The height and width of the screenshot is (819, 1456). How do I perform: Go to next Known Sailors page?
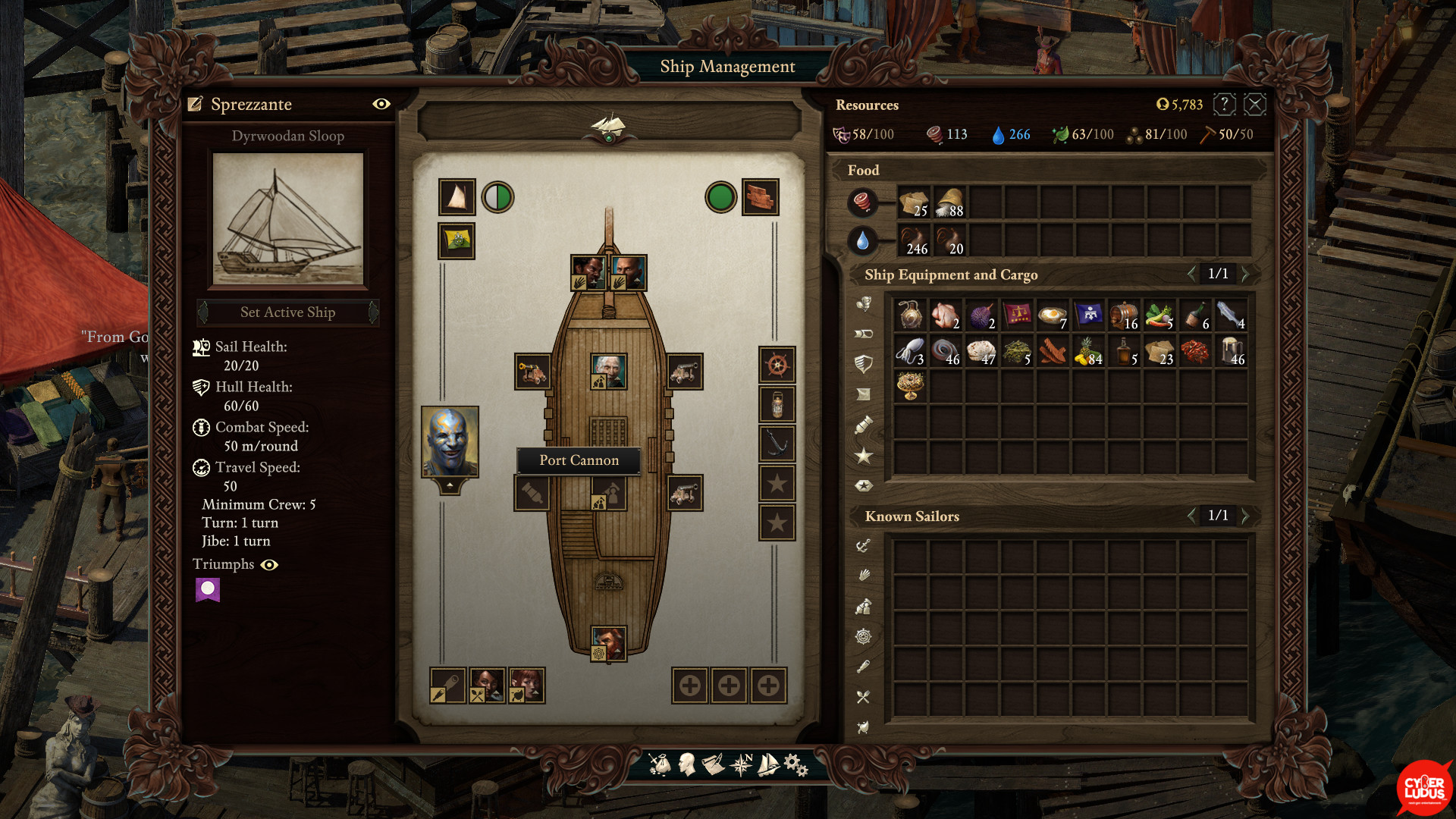[x=1245, y=516]
